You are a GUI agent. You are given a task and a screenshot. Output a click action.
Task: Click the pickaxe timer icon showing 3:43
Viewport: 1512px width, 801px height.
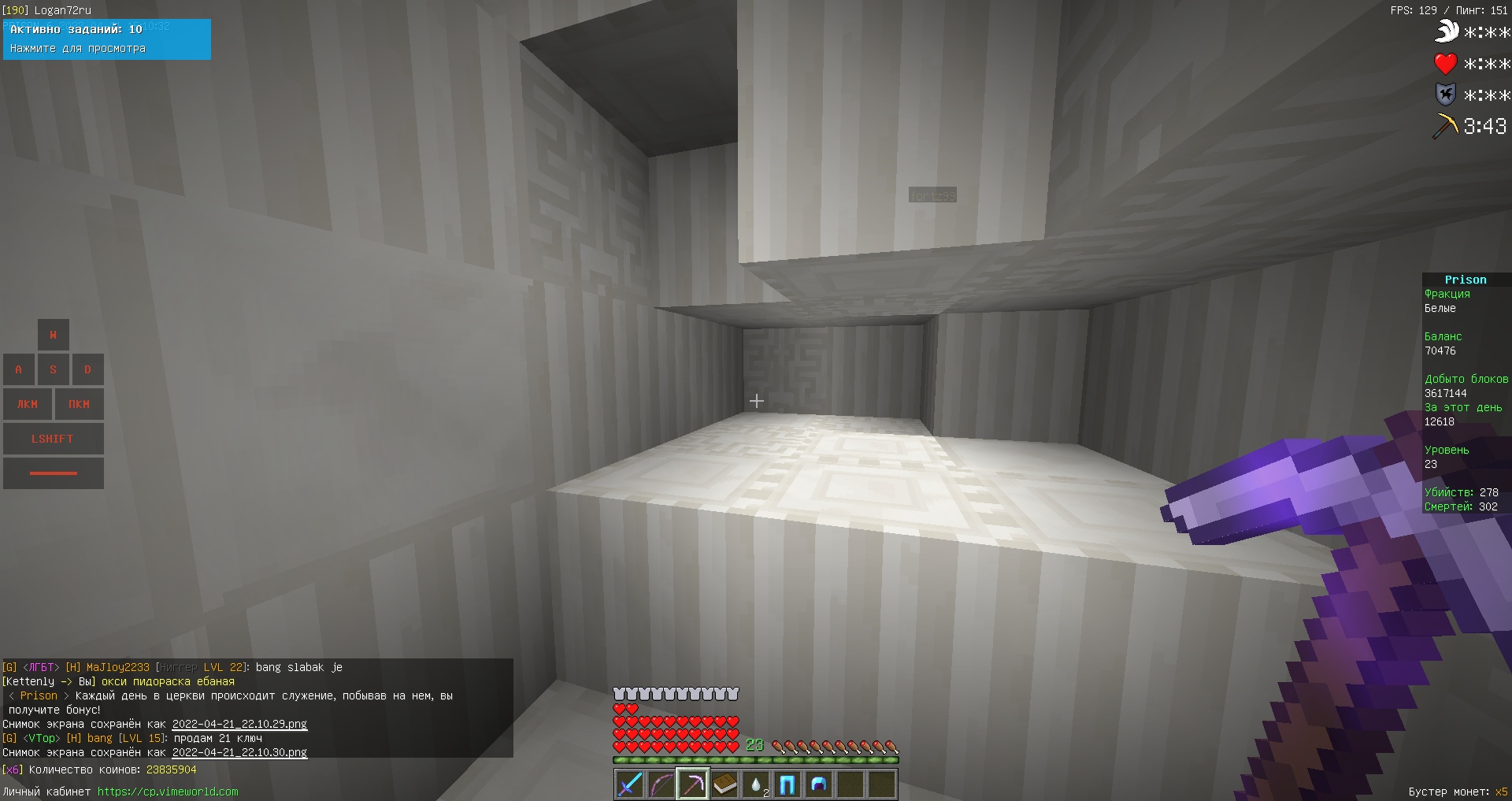pos(1446,124)
